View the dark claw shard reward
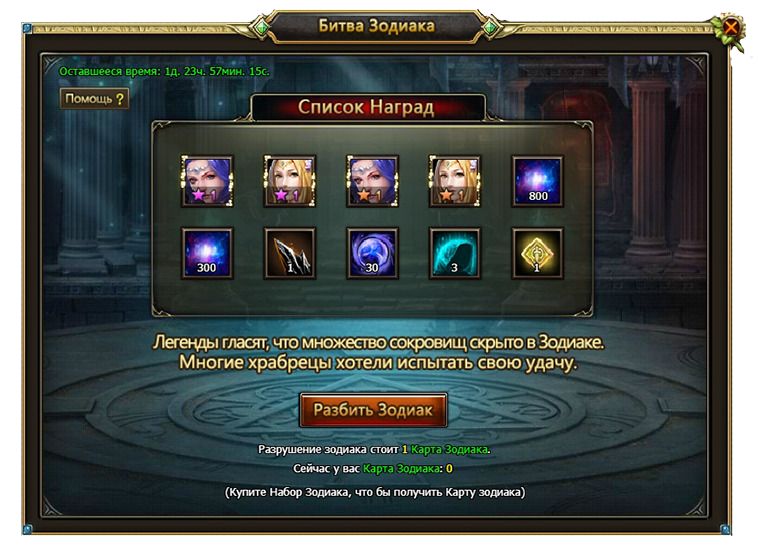Image resolution: width=758 pixels, height=550 pixels. tap(289, 253)
